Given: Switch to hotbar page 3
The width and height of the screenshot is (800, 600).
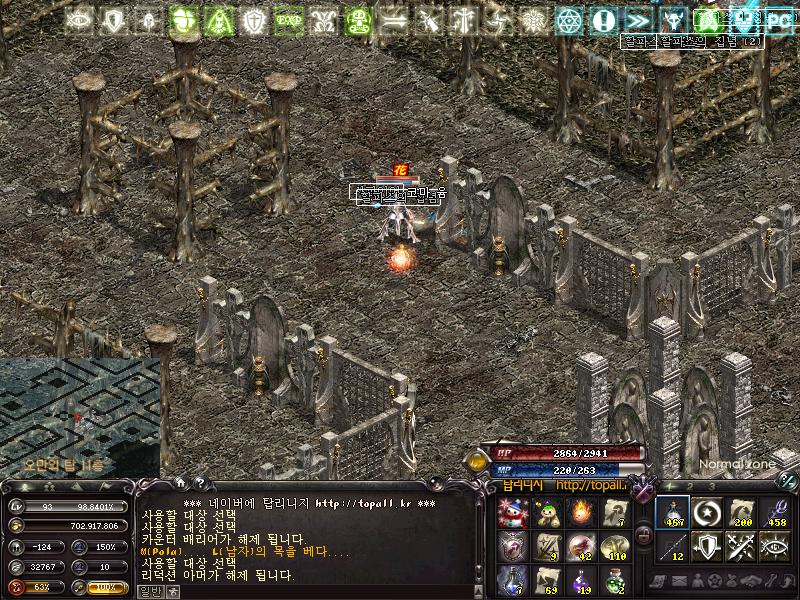Looking at the screenshot, I should [712, 486].
